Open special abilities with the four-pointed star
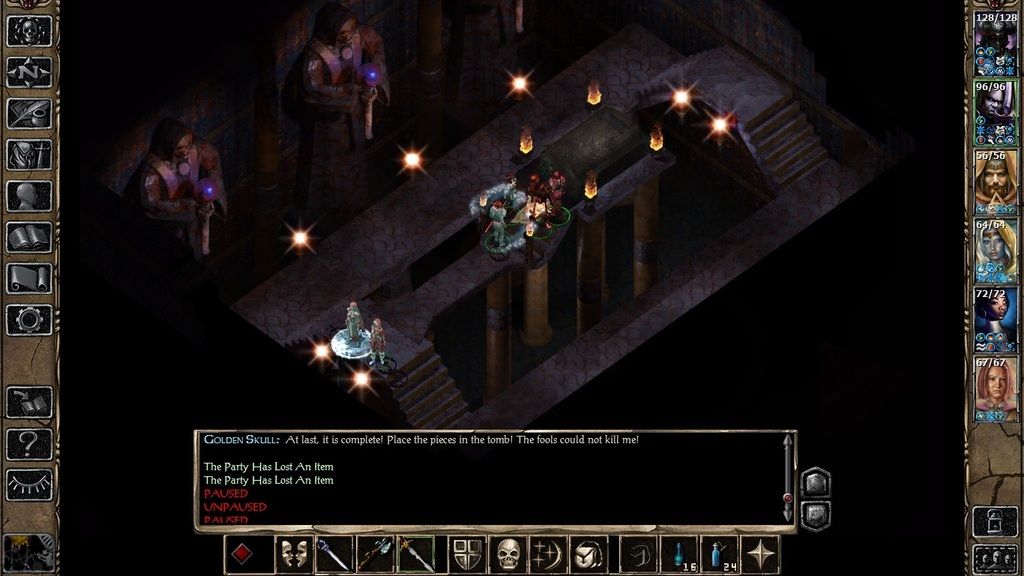The width and height of the screenshot is (1024, 576). (762, 555)
